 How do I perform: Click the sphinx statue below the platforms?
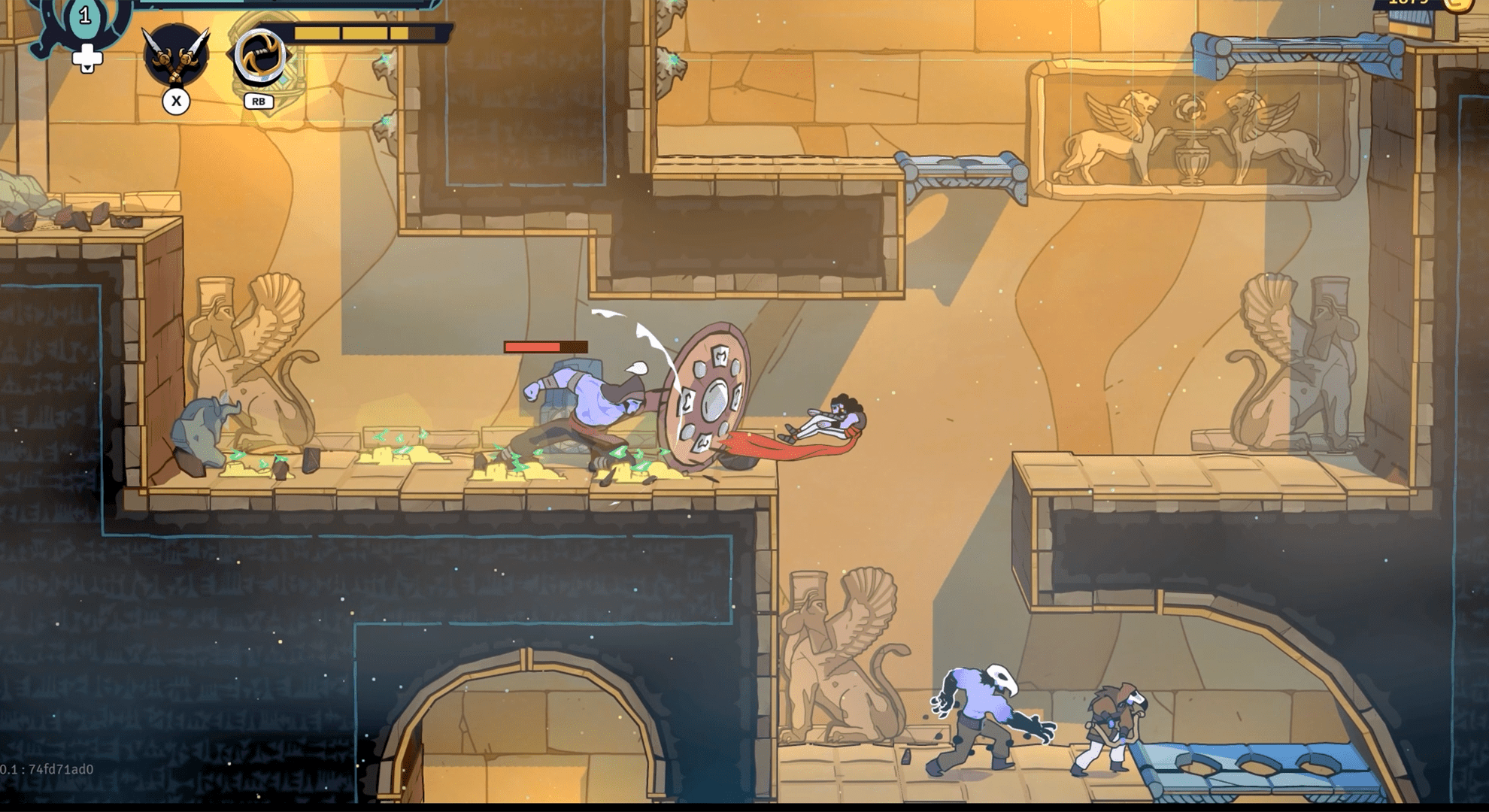[x=835, y=654]
